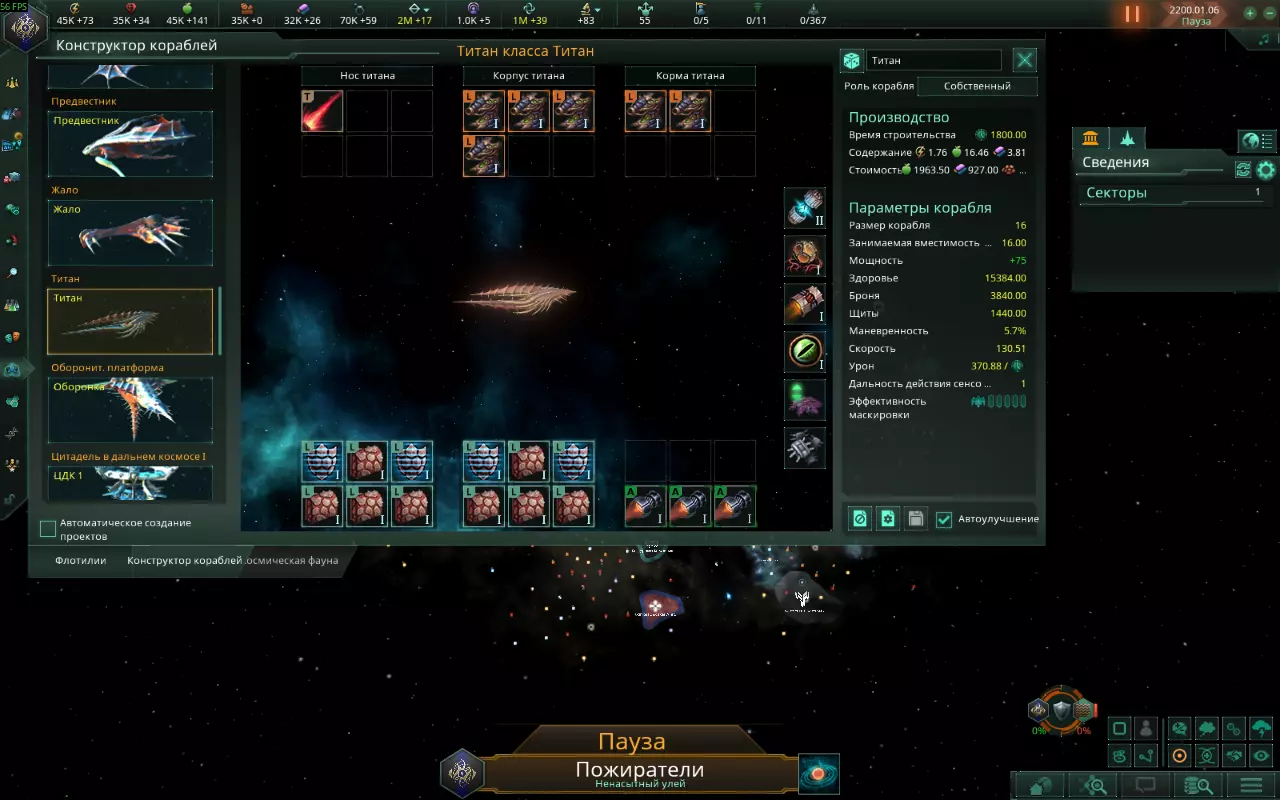The image size is (1280, 800).
Task: Close the ship designer window
Action: coord(1025,60)
